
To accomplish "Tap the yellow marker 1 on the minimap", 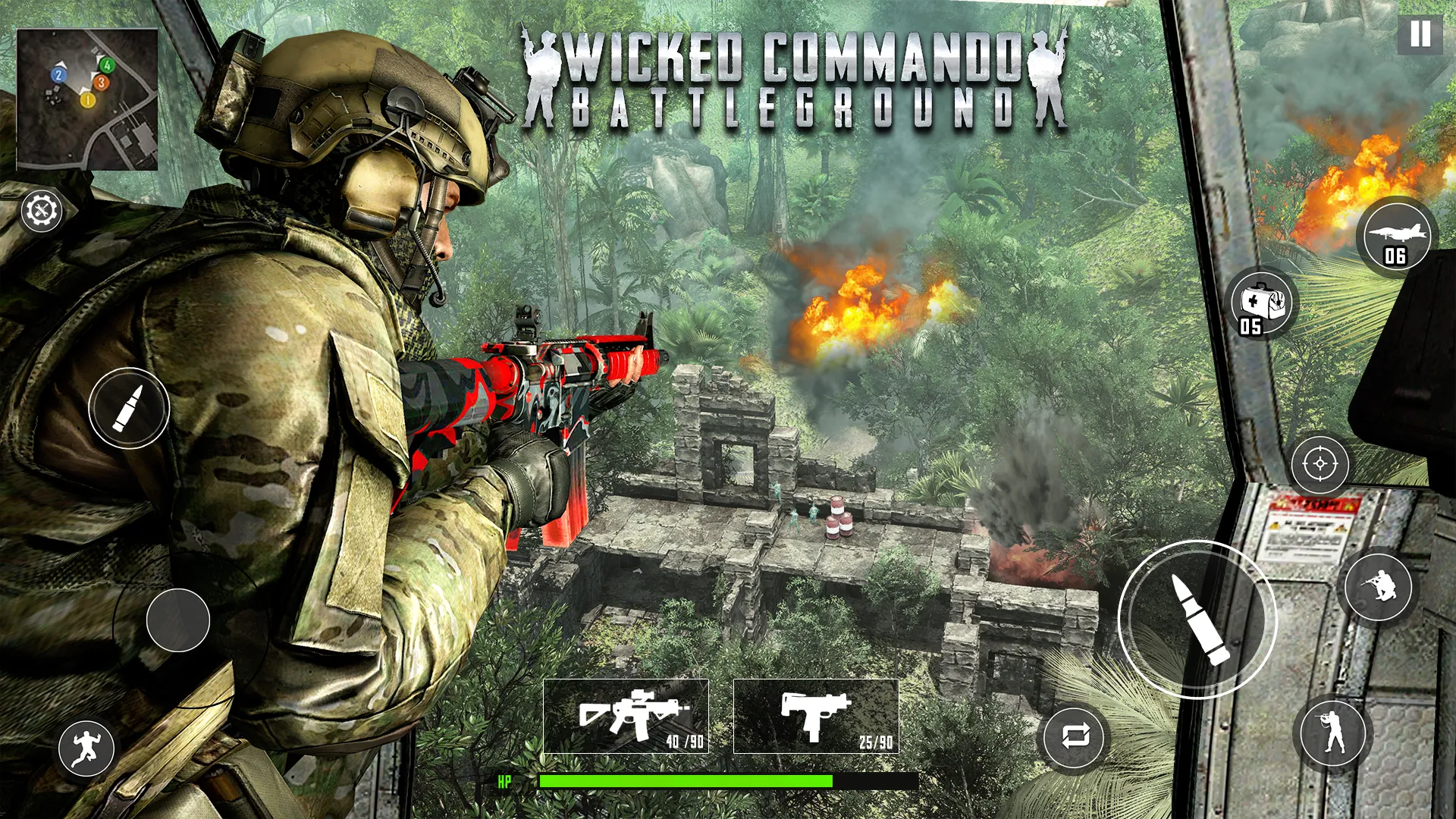I will click(x=87, y=99).
